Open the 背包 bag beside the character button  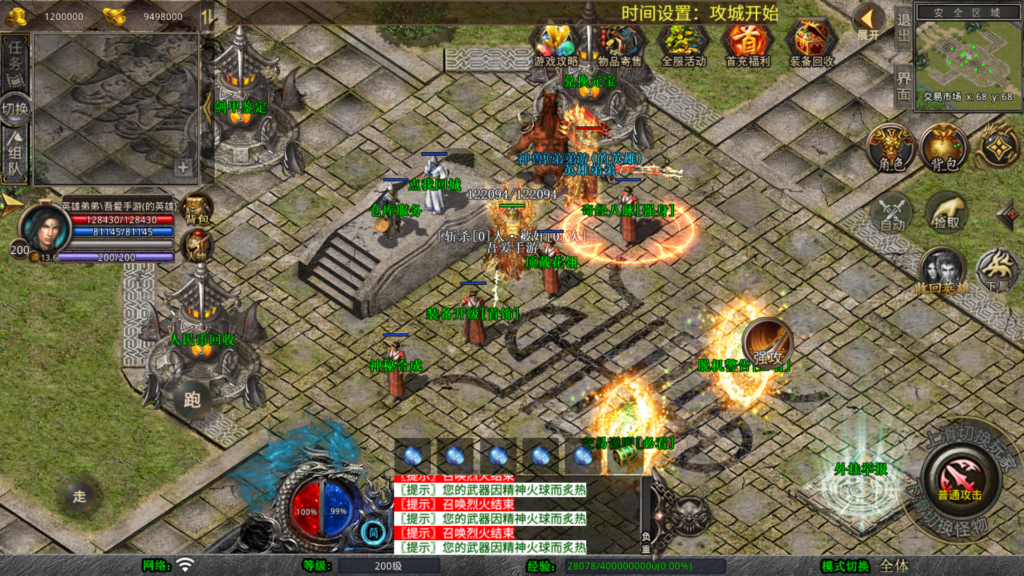944,148
